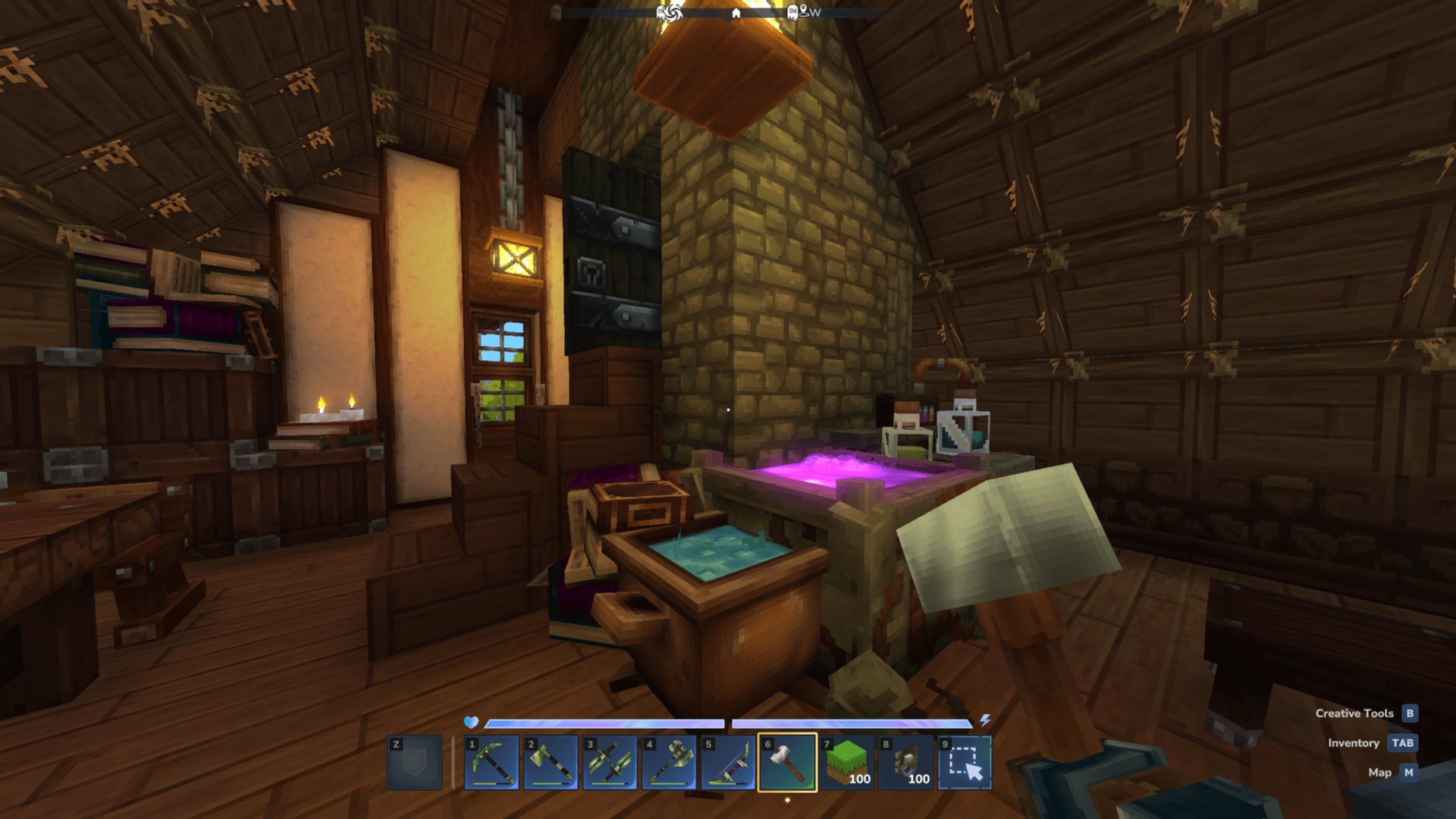The width and height of the screenshot is (1456, 819).
Task: Select the pickaxe in hotbar slot 1
Action: click(491, 762)
